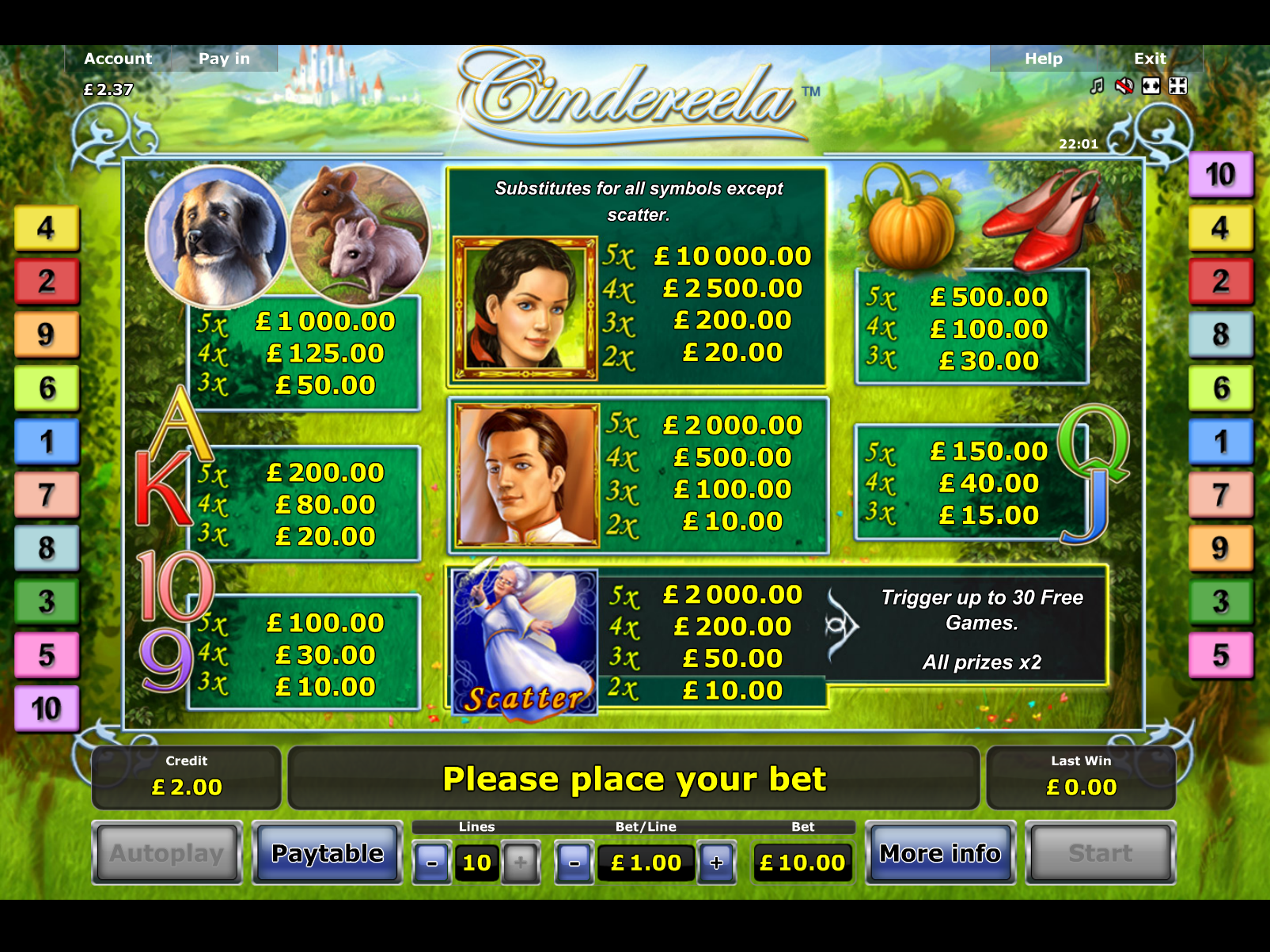
Task: Decrease the Bet/Line amount
Action: tap(574, 863)
